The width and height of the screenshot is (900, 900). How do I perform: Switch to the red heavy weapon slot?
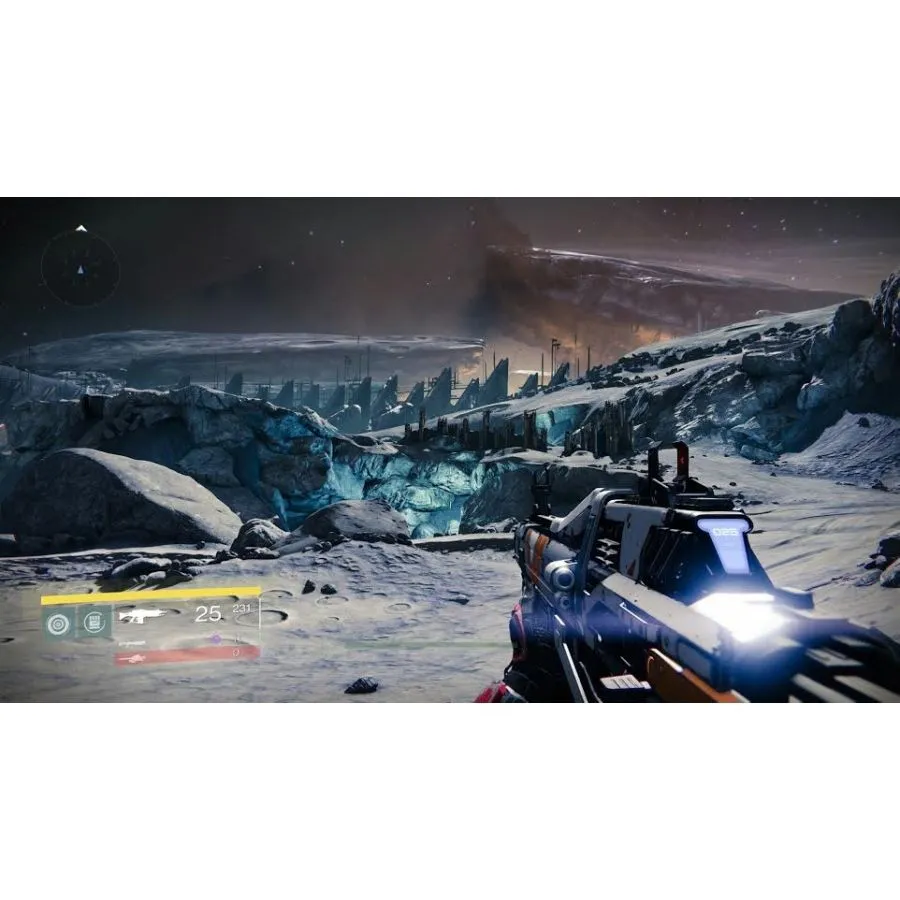click(x=187, y=654)
